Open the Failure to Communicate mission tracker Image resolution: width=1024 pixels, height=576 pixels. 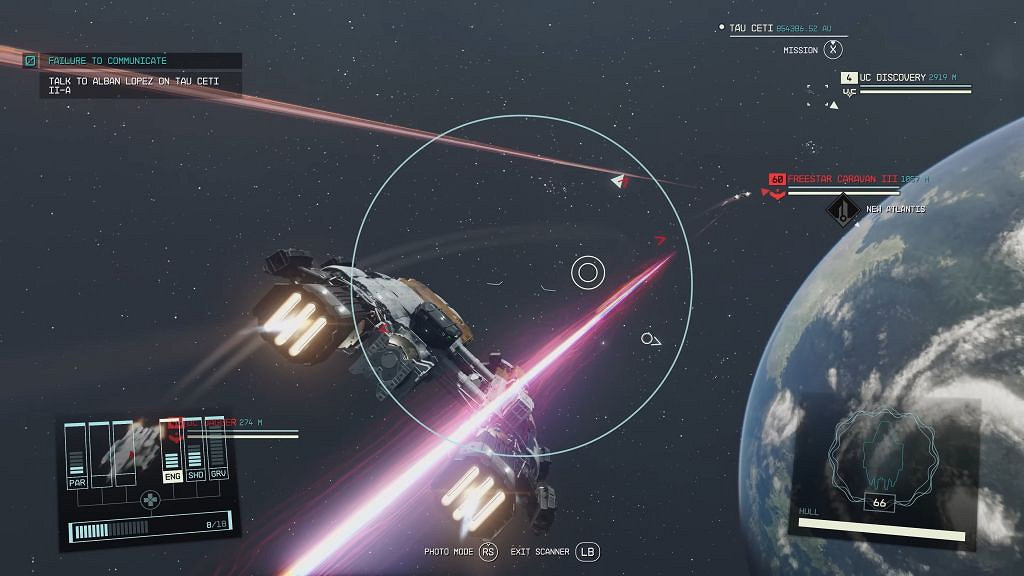click(x=107, y=61)
